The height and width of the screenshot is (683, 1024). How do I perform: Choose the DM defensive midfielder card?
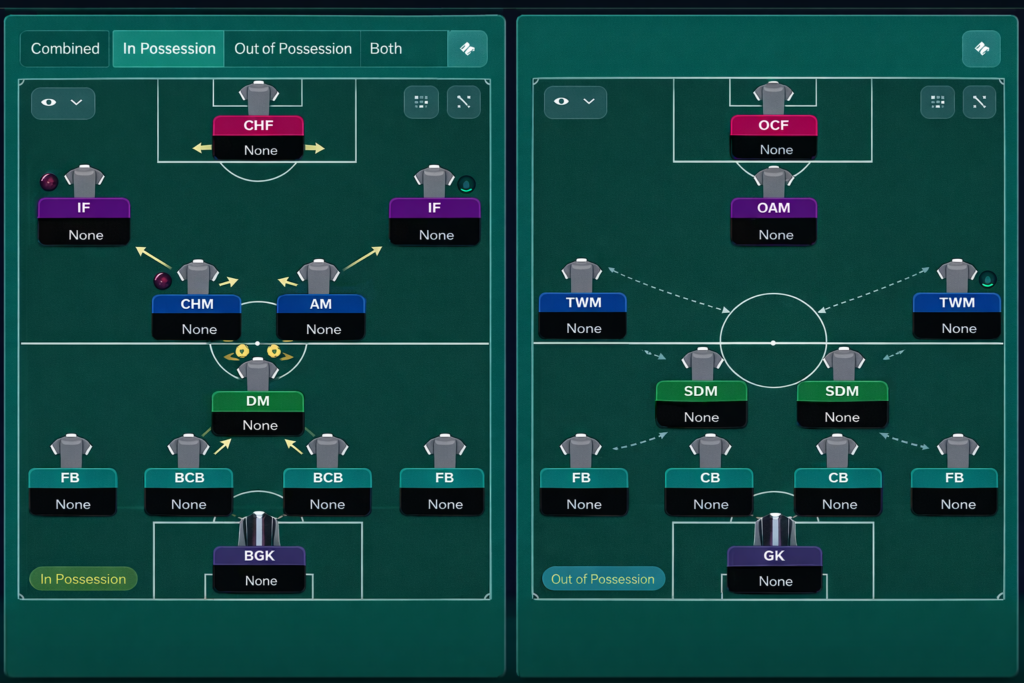[x=258, y=413]
